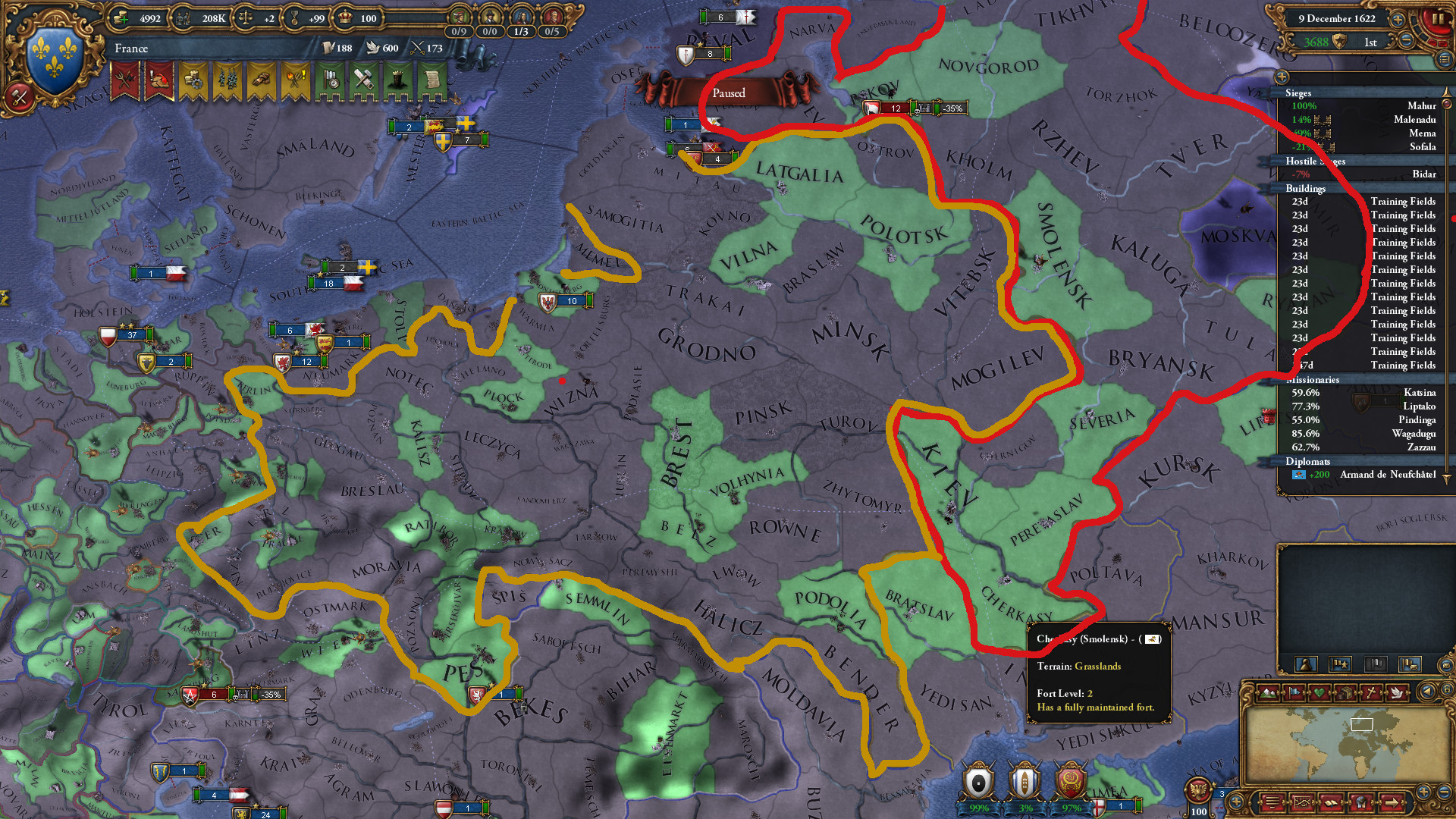Click the France shield to open country view
Screen dimensions: 1456x819
[x=53, y=55]
